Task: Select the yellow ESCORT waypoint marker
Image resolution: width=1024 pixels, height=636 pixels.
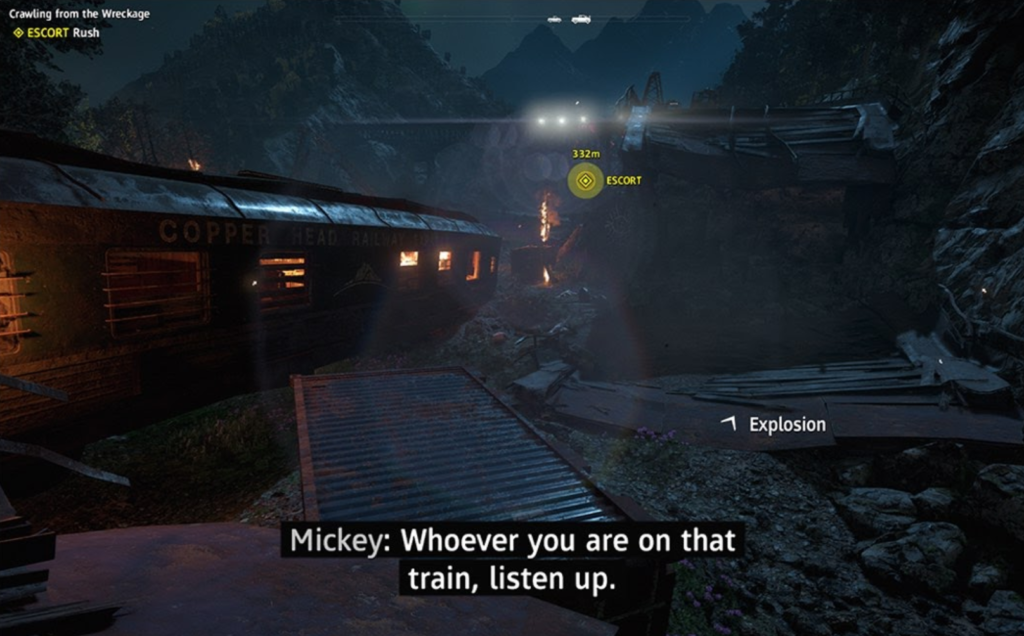Action: click(585, 181)
